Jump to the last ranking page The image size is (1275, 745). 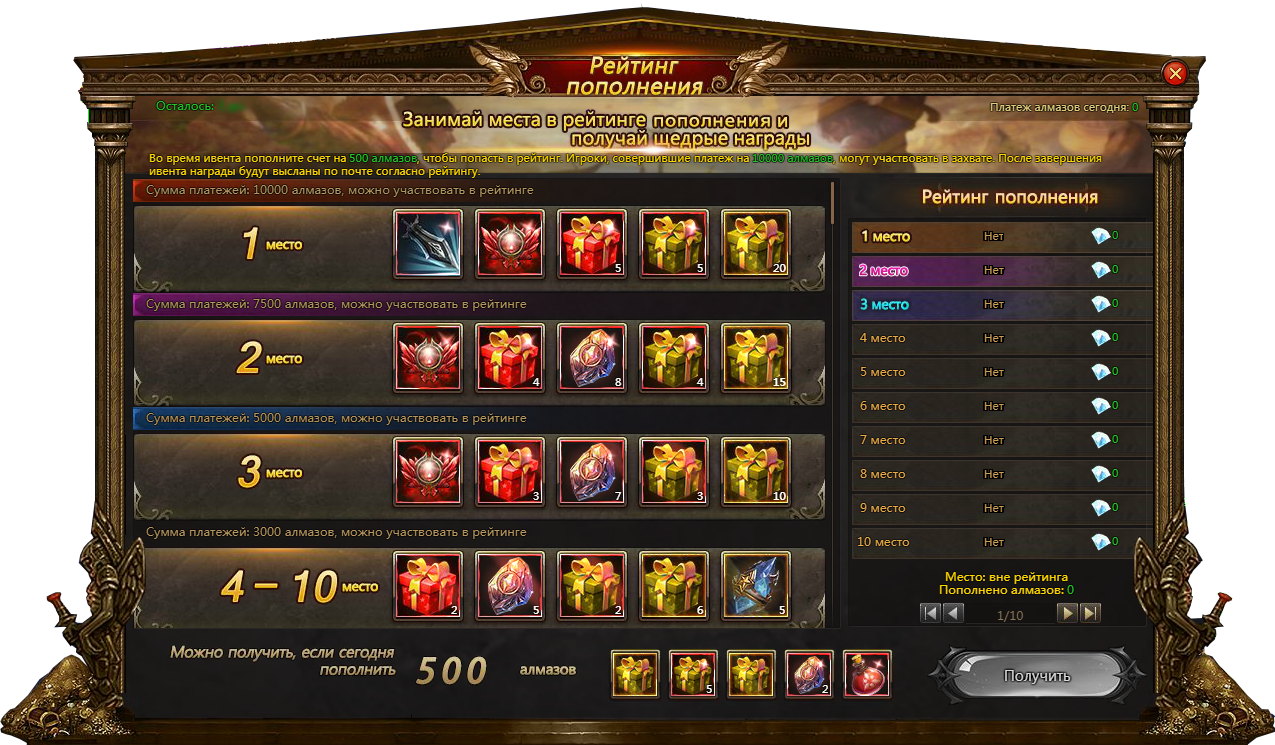pos(1091,613)
